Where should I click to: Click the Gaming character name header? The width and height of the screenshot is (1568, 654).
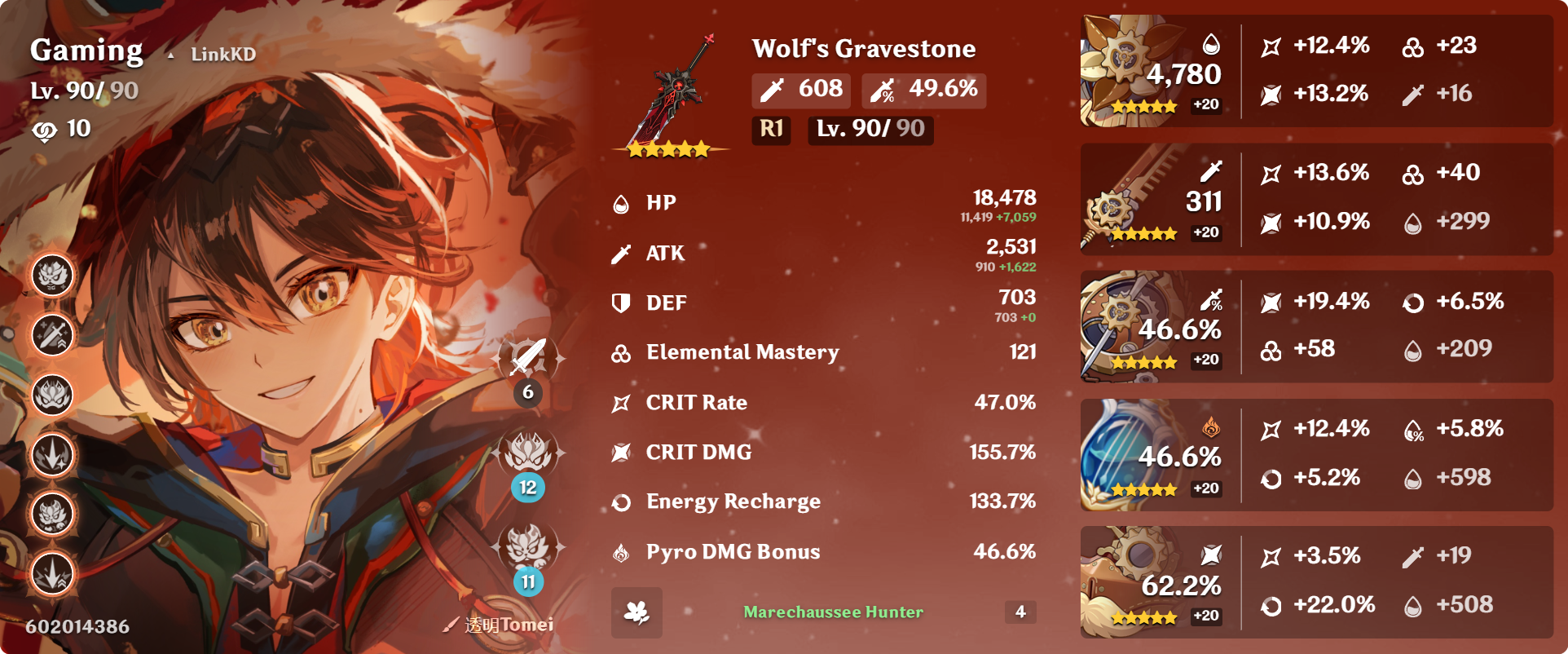pos(86,51)
